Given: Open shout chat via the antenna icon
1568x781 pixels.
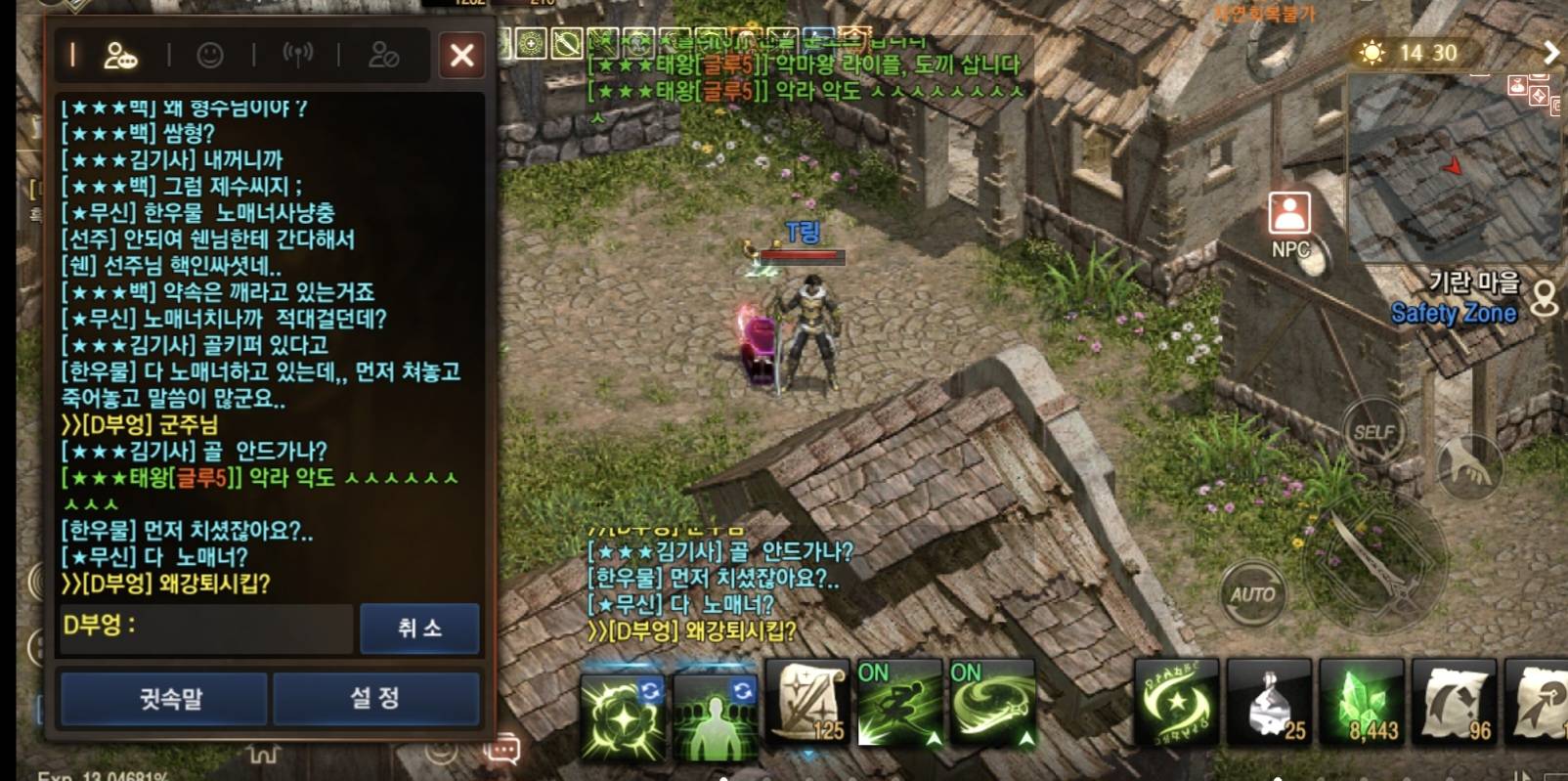Looking at the screenshot, I should coord(296,57).
